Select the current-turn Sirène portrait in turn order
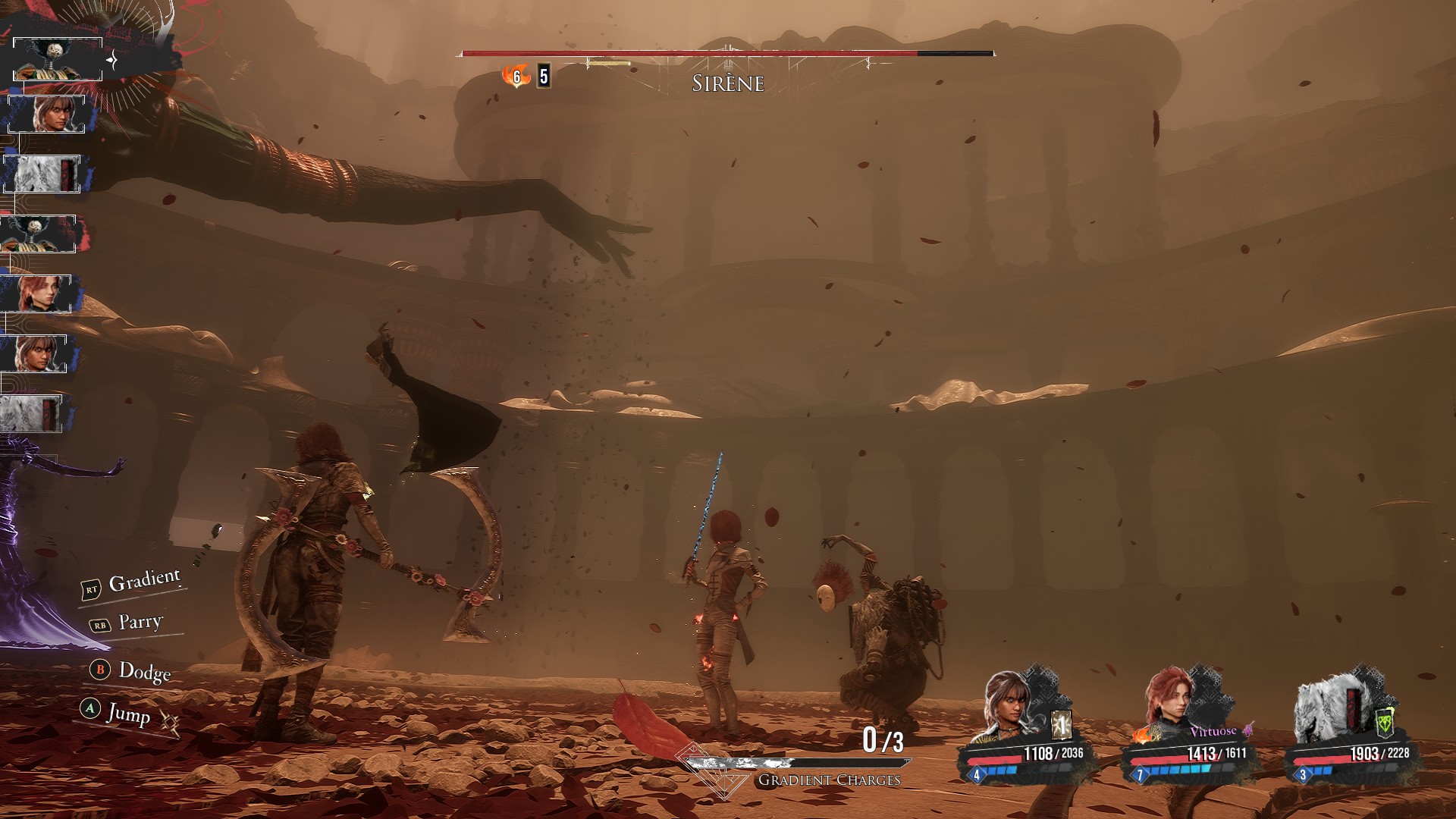The height and width of the screenshot is (819, 1456). pyautogui.click(x=58, y=59)
